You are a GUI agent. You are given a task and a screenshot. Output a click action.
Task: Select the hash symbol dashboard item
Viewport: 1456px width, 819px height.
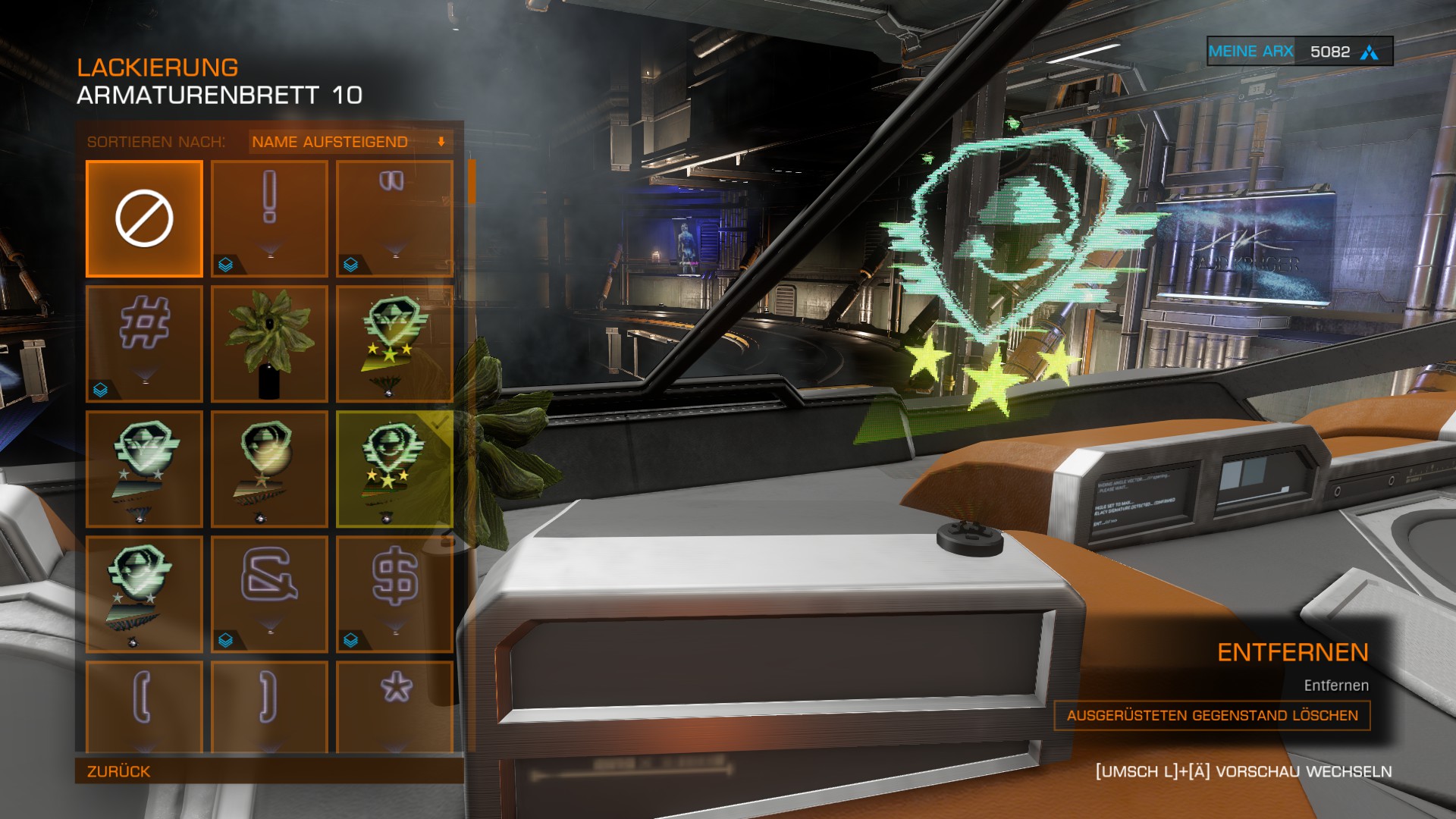[144, 344]
